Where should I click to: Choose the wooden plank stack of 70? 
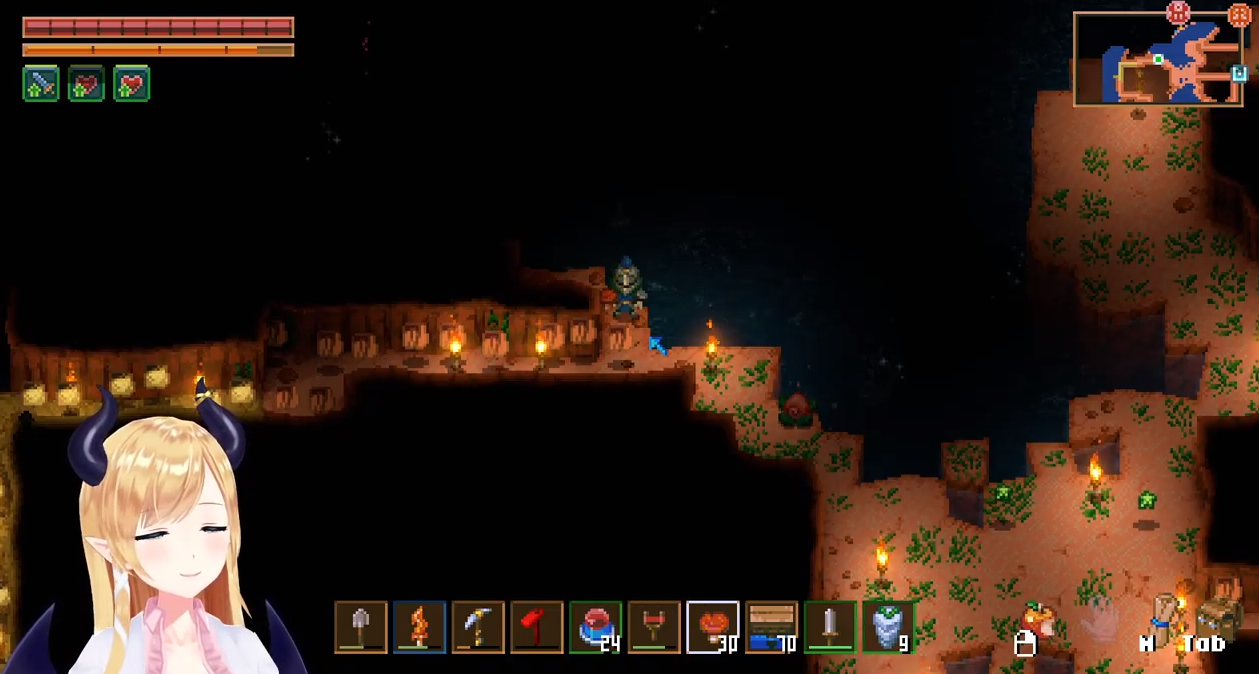coord(772,627)
